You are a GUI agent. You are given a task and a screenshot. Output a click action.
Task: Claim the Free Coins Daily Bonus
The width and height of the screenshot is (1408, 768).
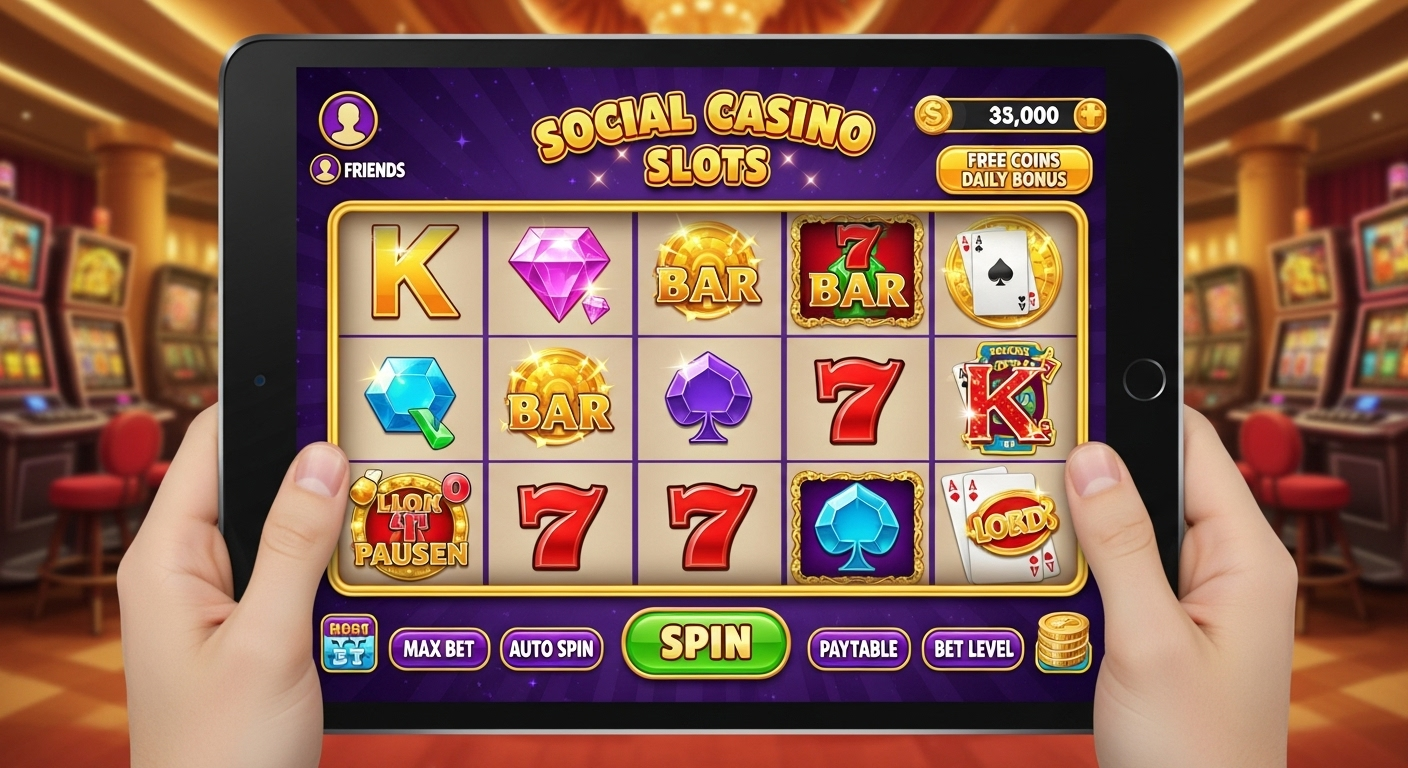(x=1013, y=170)
